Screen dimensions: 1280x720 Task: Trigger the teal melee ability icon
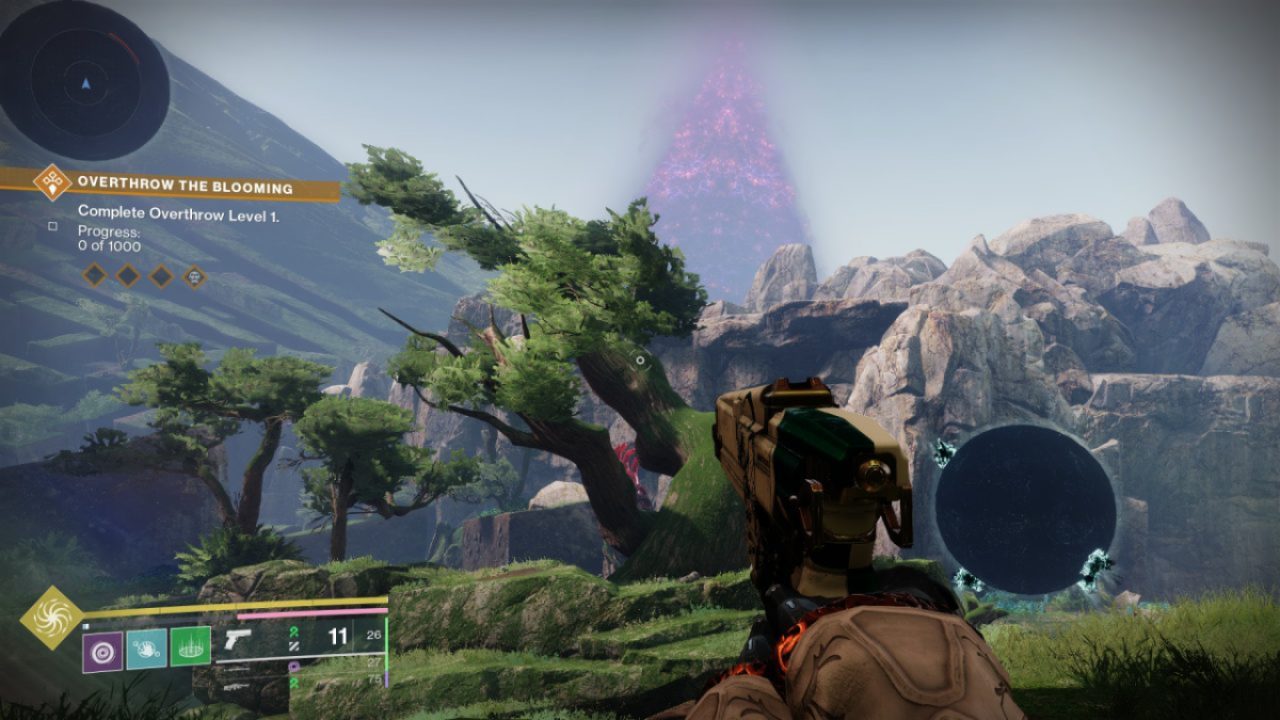[146, 647]
